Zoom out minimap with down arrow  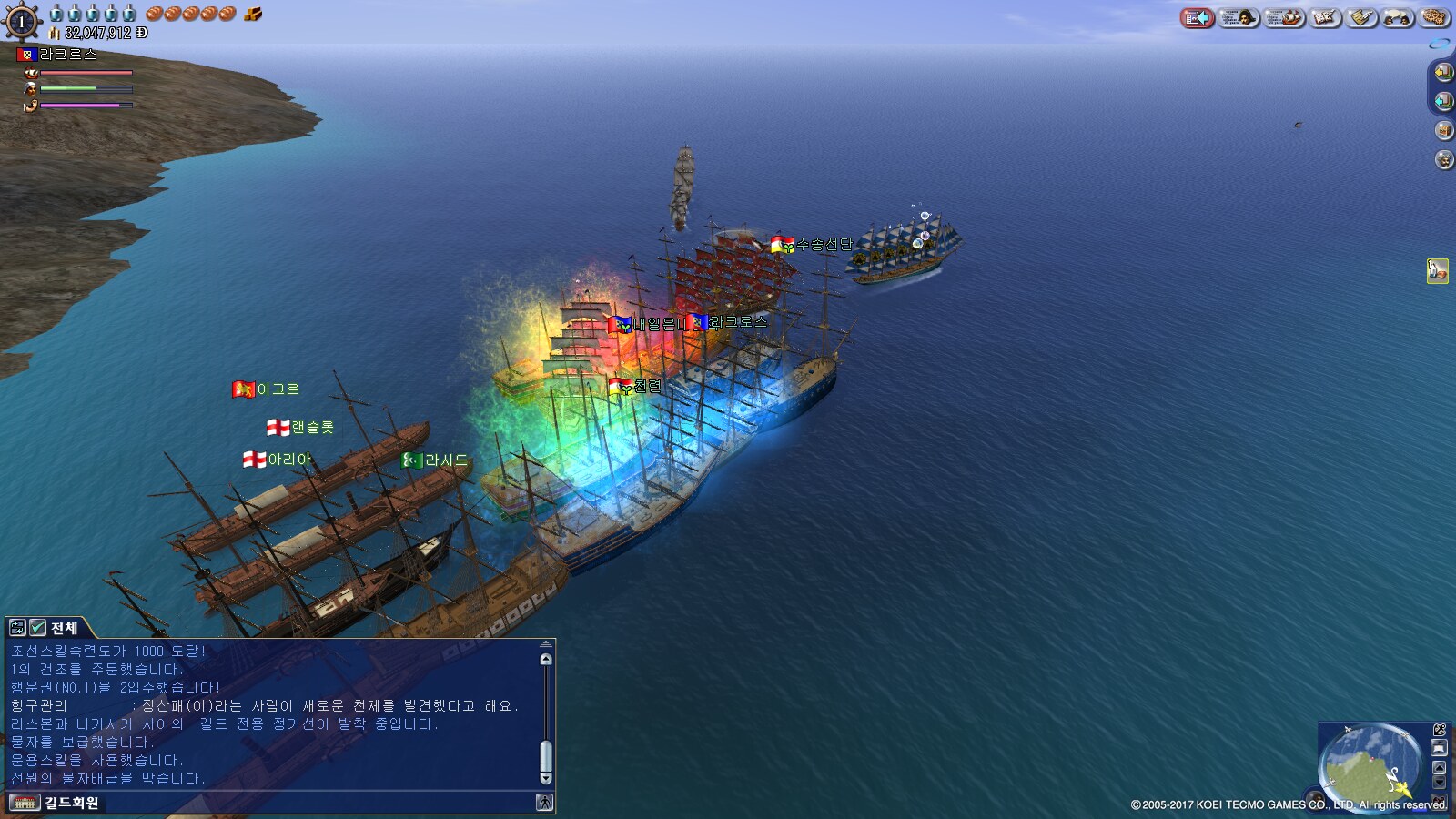1439,783
